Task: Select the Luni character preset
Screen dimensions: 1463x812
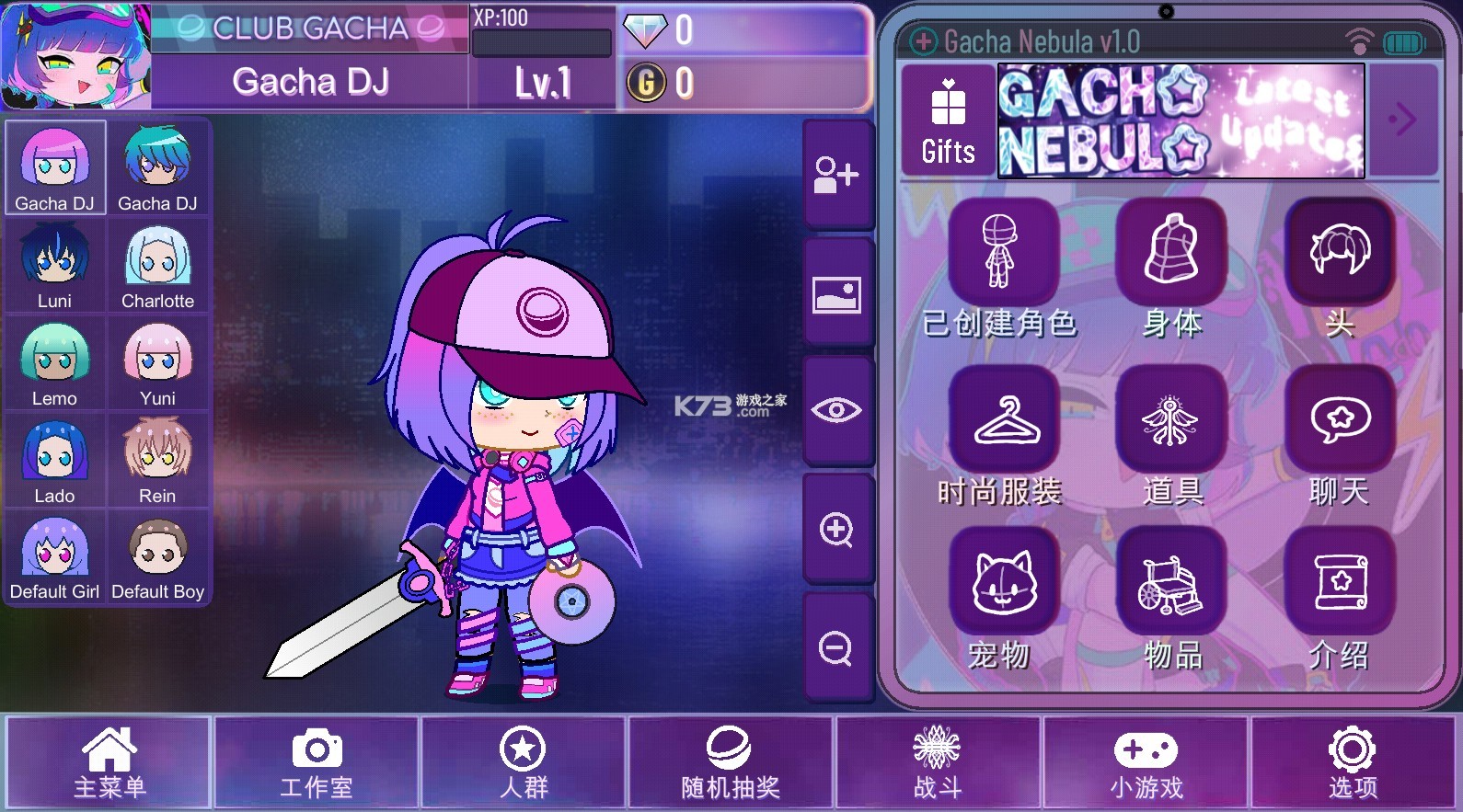Action: coord(55,266)
